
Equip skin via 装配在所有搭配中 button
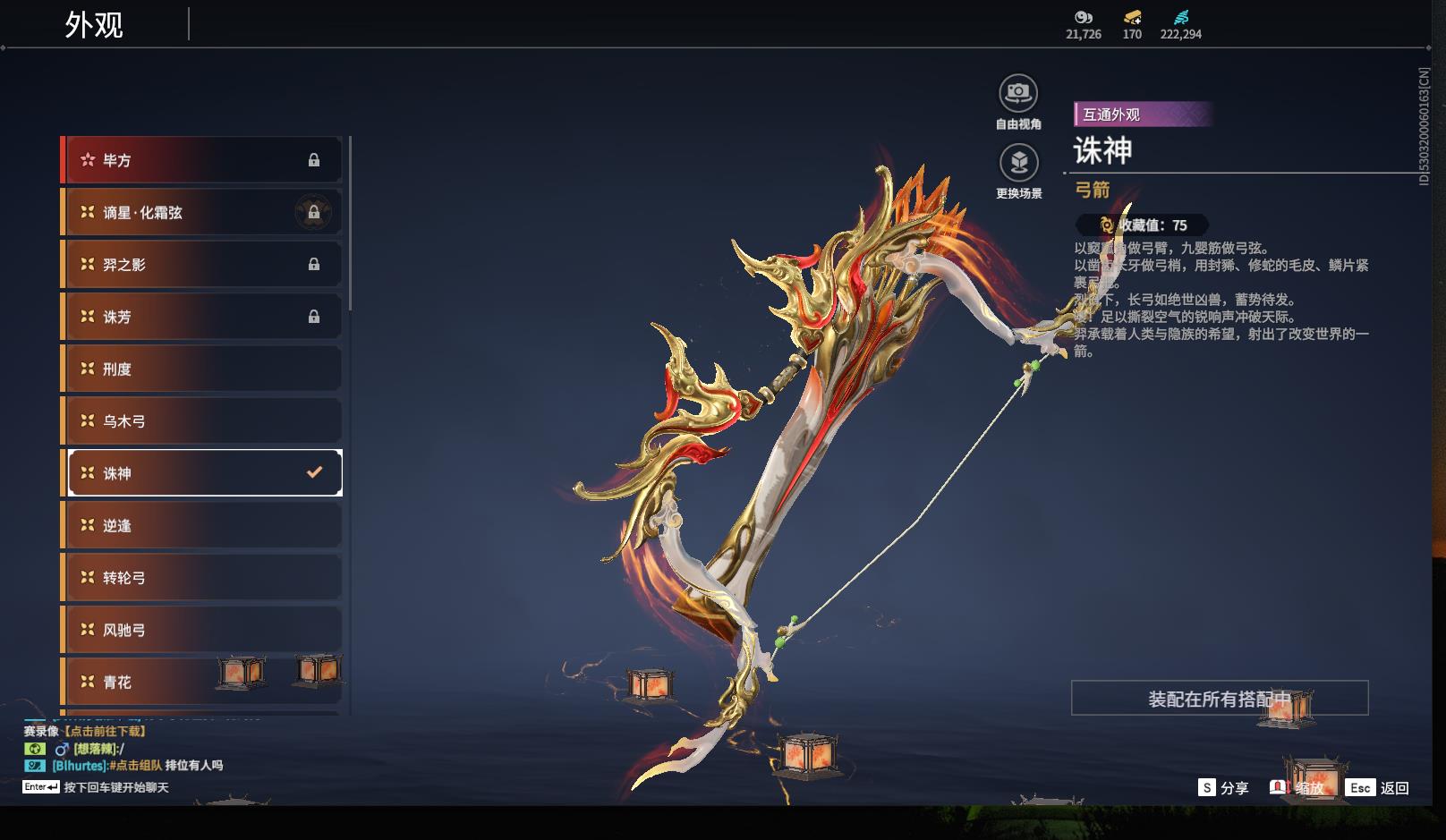[x=1219, y=699]
